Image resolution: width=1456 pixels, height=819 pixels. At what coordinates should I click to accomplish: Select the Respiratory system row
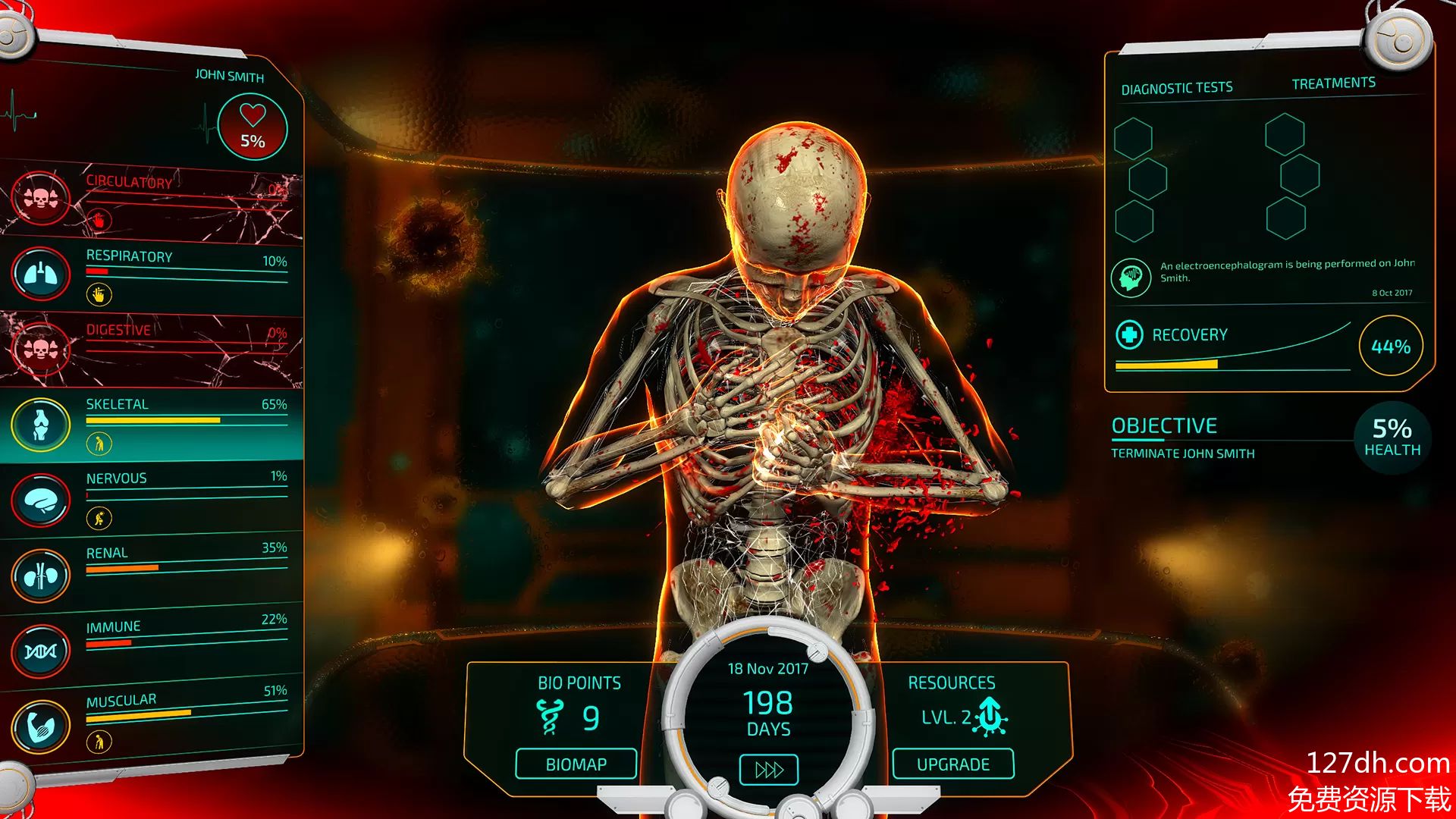point(152,273)
